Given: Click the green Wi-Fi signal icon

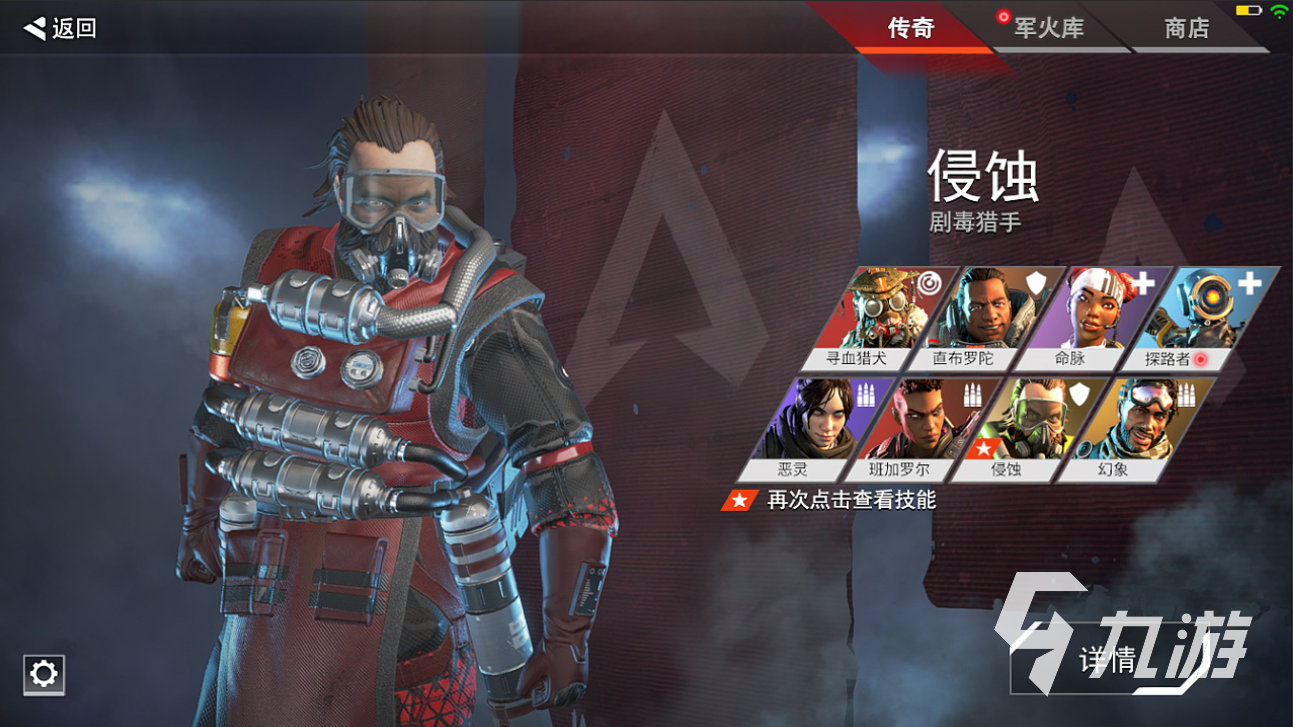Looking at the screenshot, I should [x=1280, y=11].
